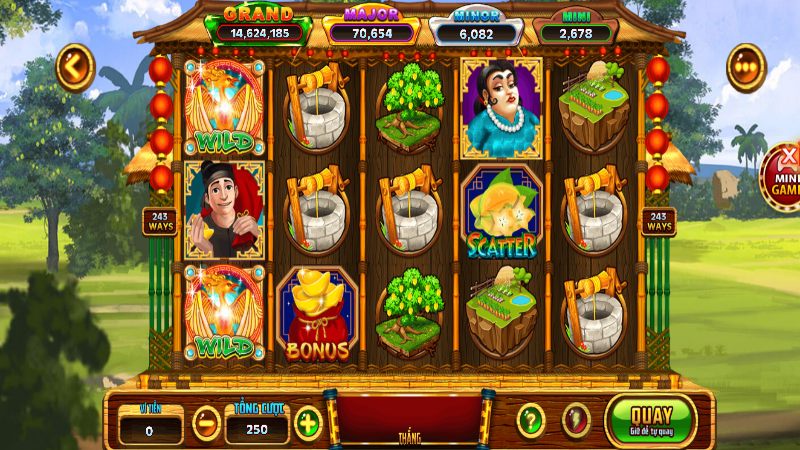This screenshot has height=450, width=800.
Task: Increase the total bet with the plus button
Action: 308,423
